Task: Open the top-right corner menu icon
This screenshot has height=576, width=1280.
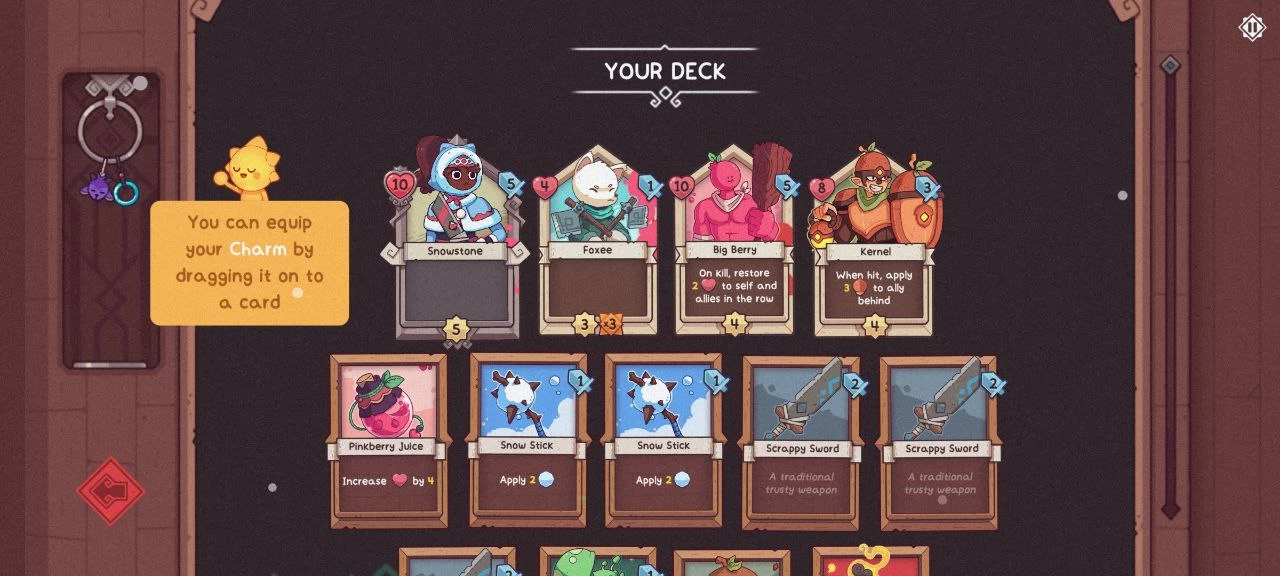Action: pyautogui.click(x=1252, y=27)
